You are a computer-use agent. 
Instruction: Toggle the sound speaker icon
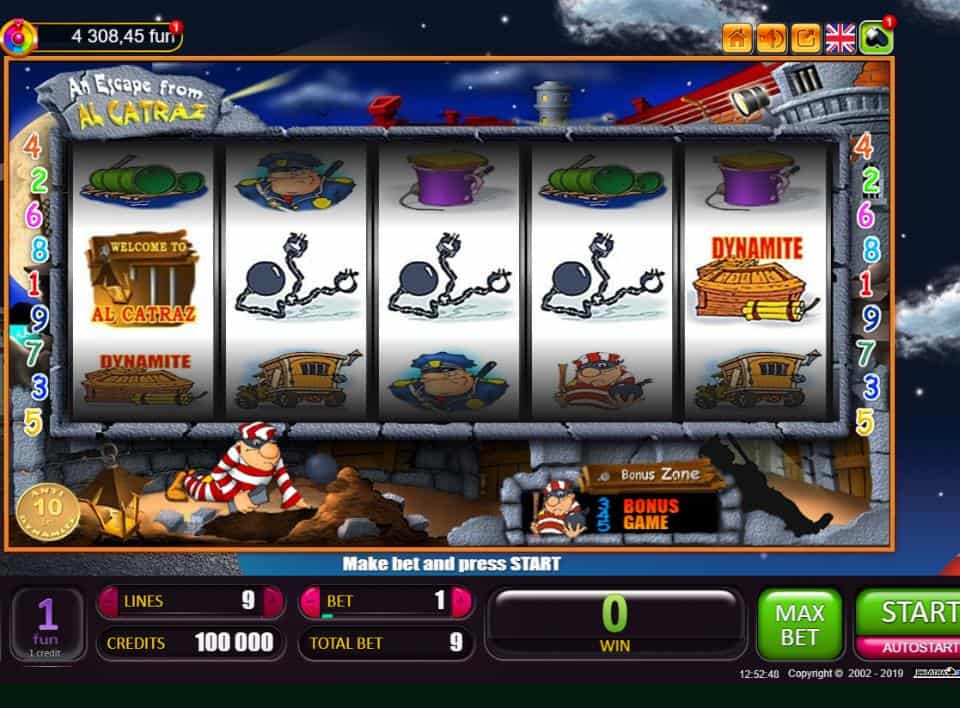point(771,39)
